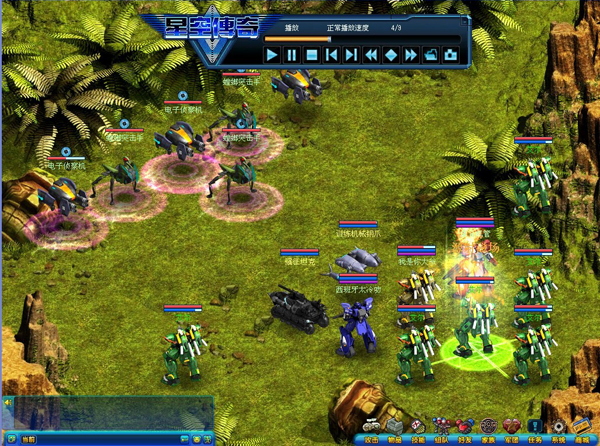600x446 pixels.
Task: Open the 任务 (Quests) log
Action: point(536,431)
